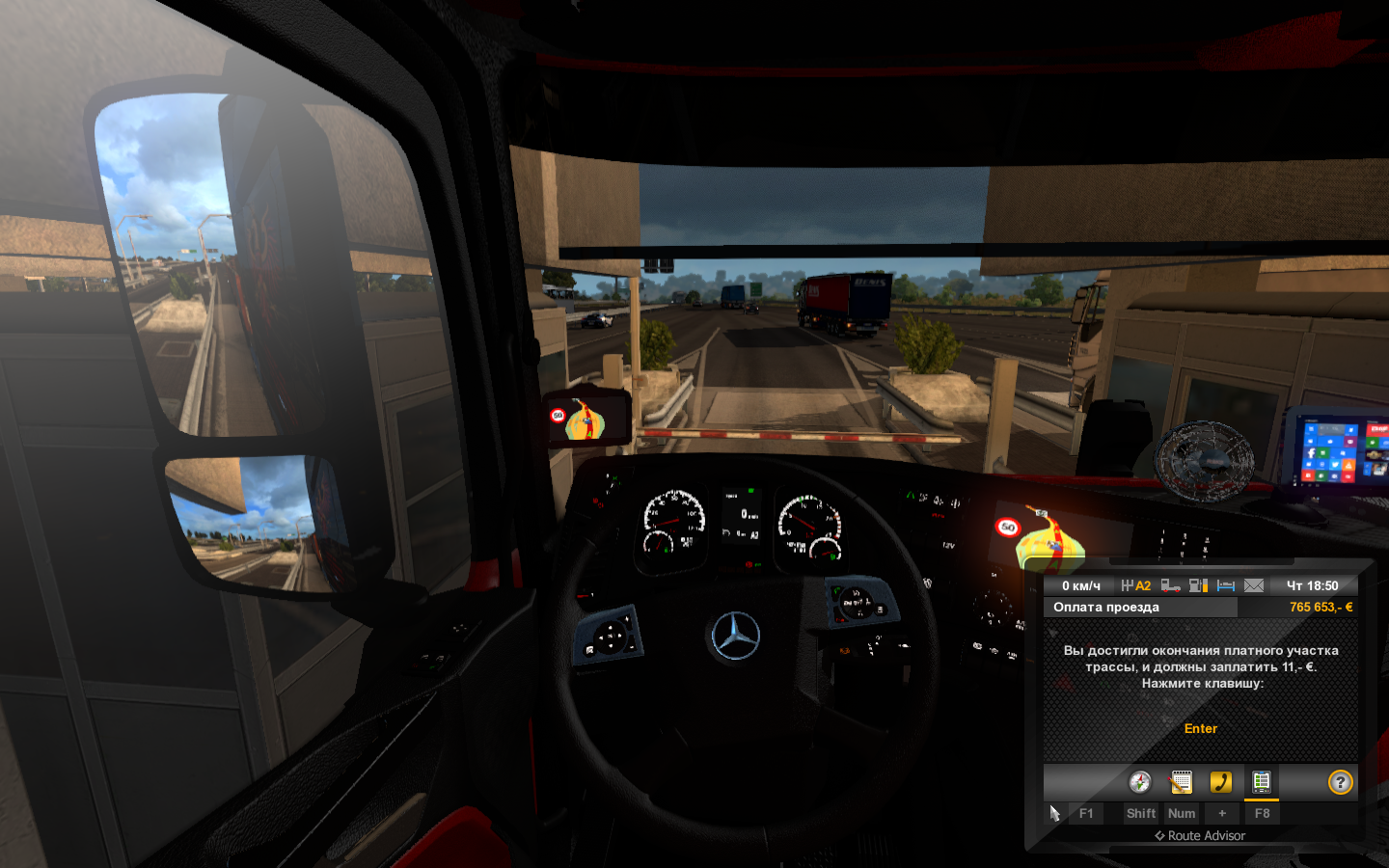Click the blue bed rest icon
This screenshot has height=868, width=1389.
[x=1226, y=585]
